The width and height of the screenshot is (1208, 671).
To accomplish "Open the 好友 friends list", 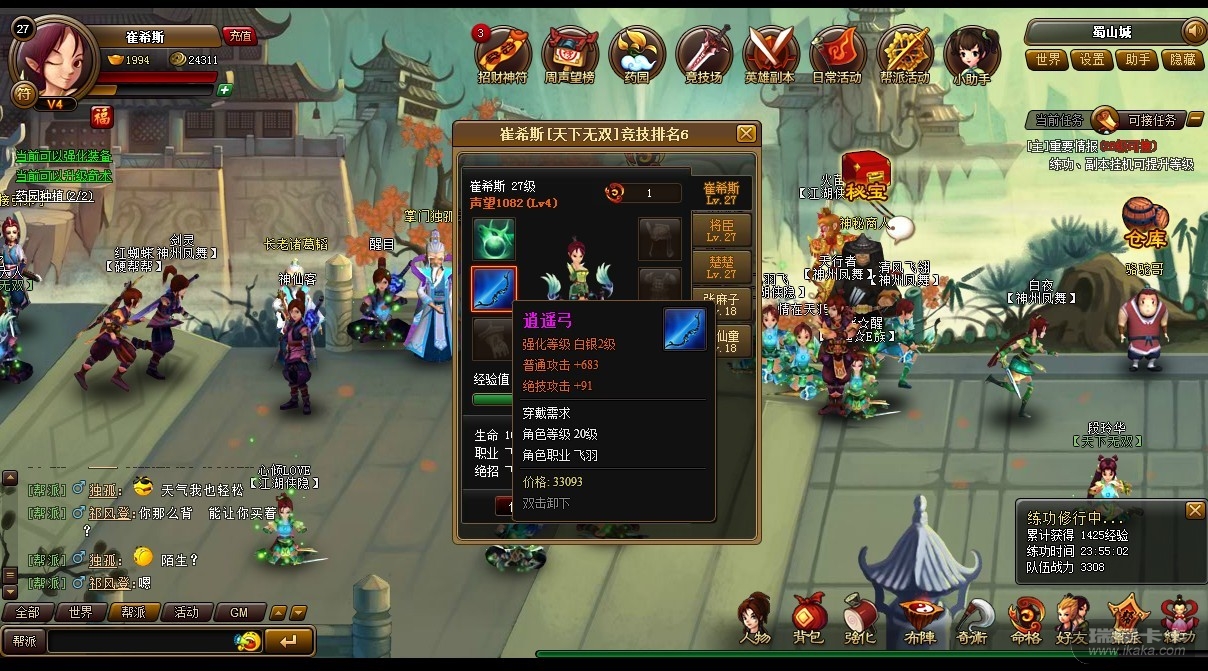I will tap(1072, 620).
